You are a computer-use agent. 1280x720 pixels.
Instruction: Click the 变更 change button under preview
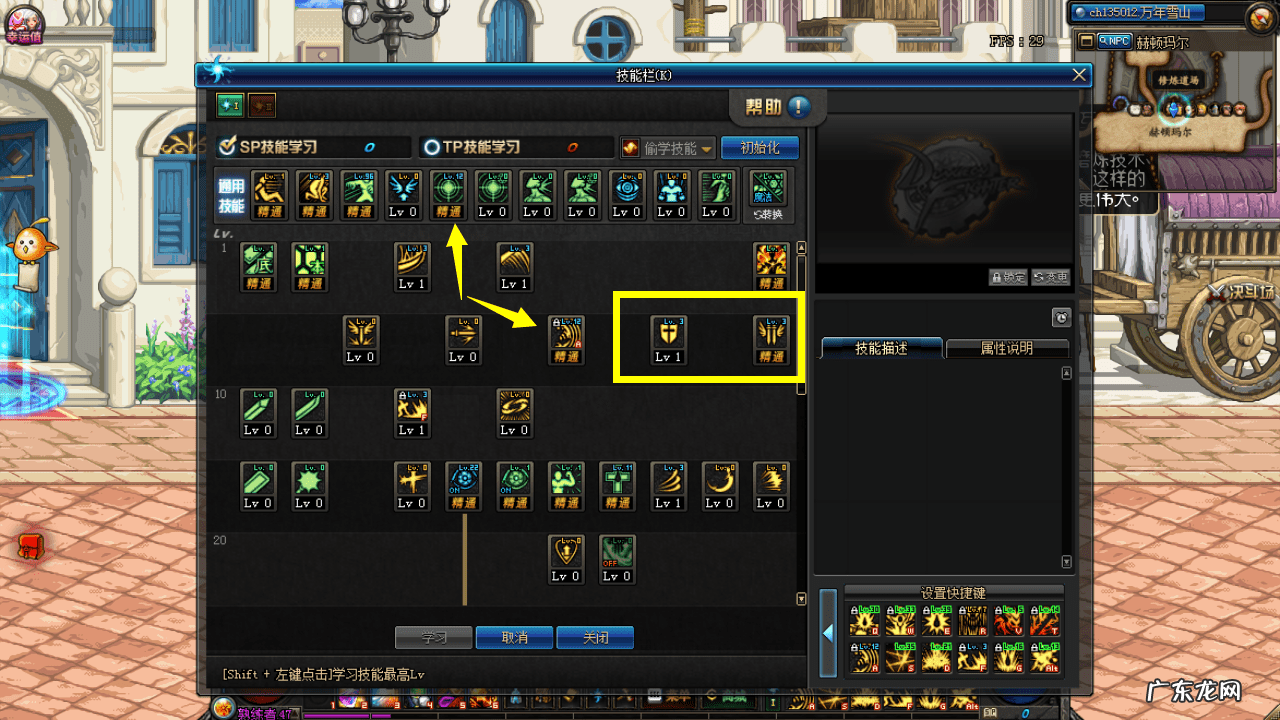click(x=1050, y=277)
